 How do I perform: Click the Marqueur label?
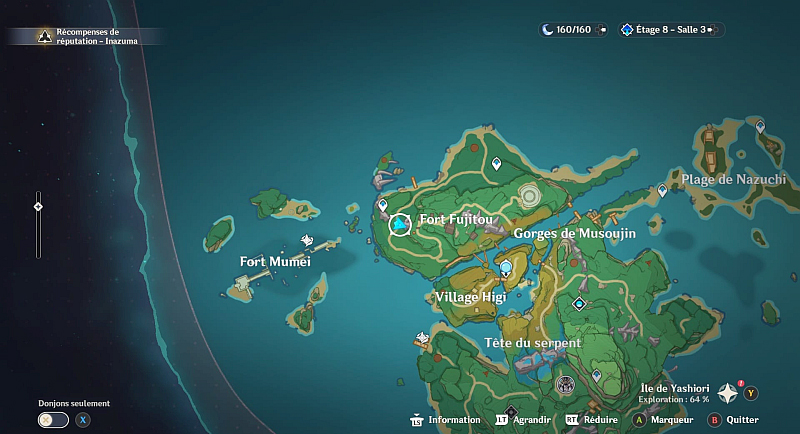[671, 420]
